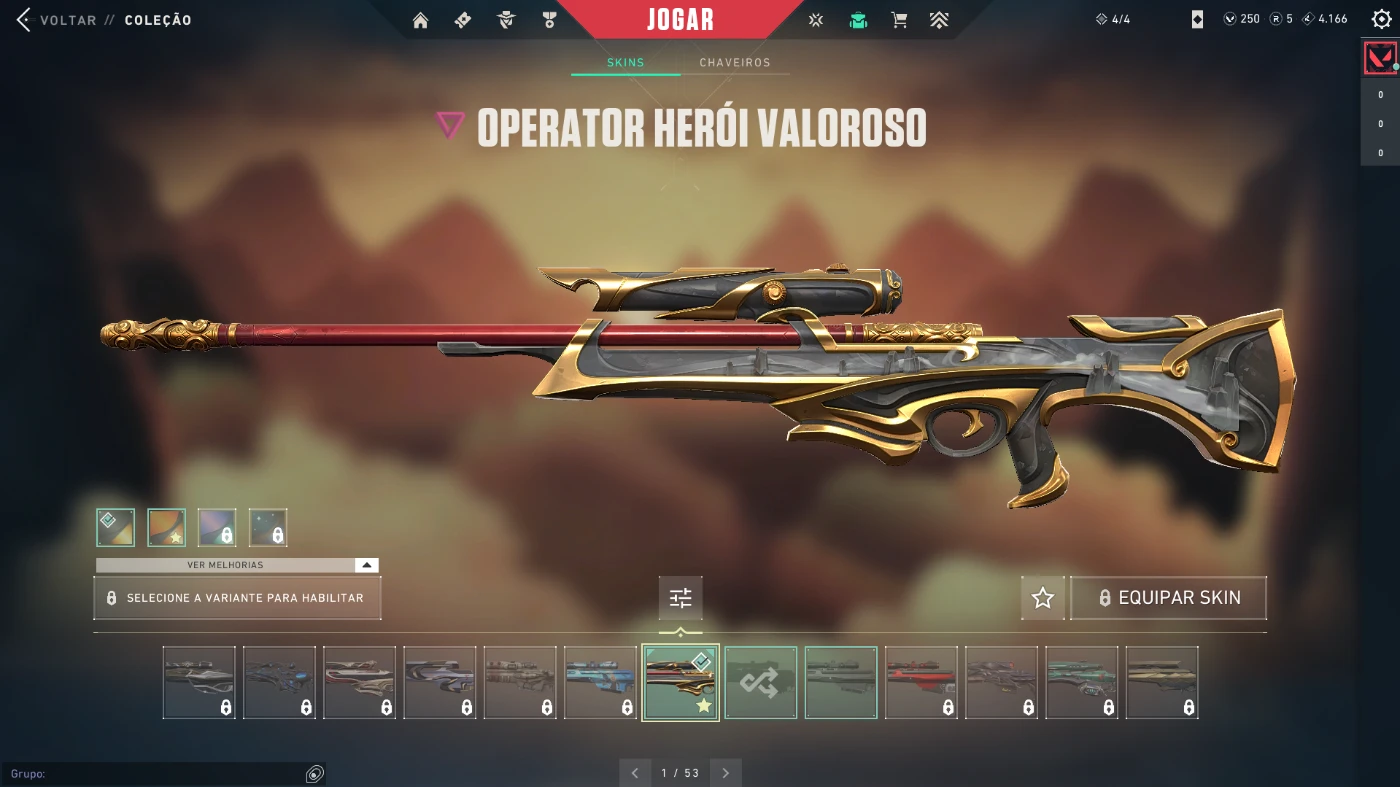
Task: Toggle the favorite star button
Action: click(1043, 598)
